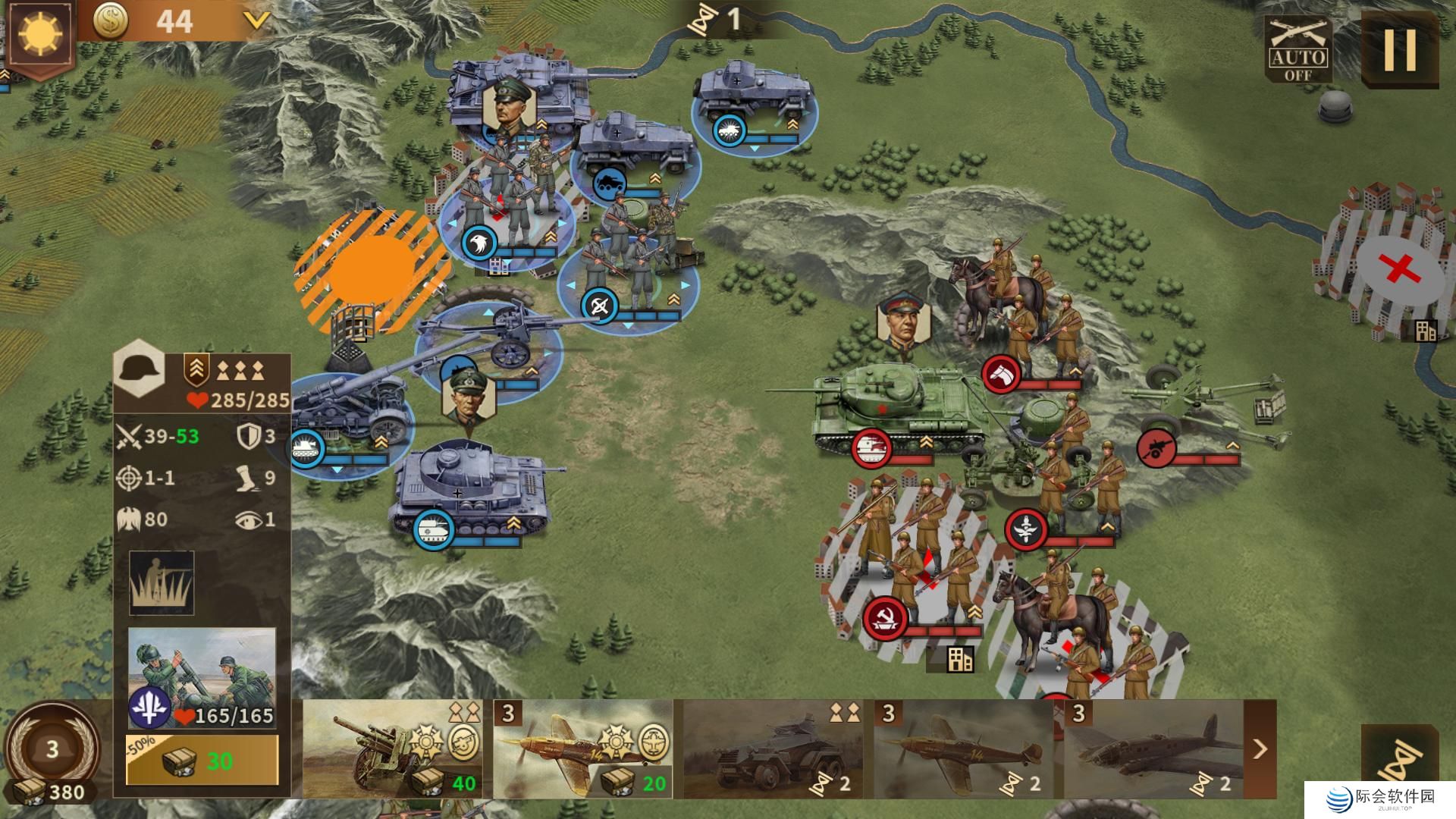Image resolution: width=1456 pixels, height=819 pixels.
Task: View the grass ambush skill icon
Action: 162,582
